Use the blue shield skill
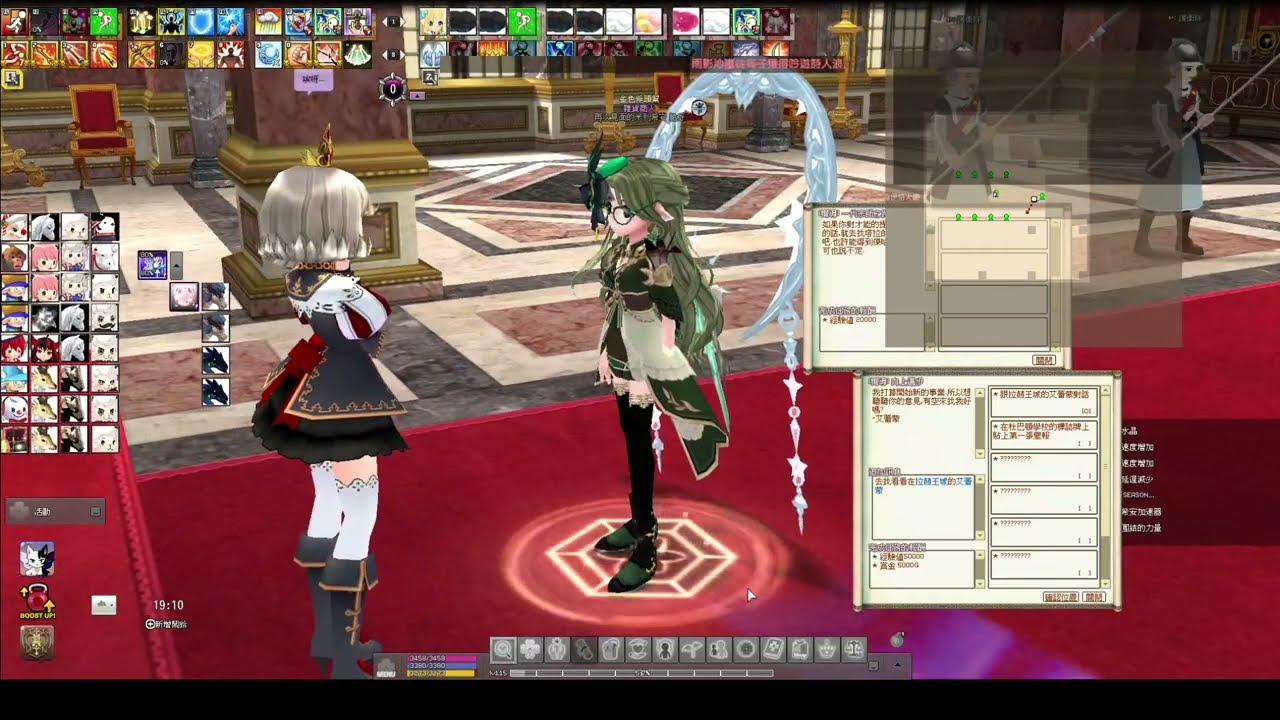Image resolution: width=1280 pixels, height=720 pixels. tap(201, 21)
